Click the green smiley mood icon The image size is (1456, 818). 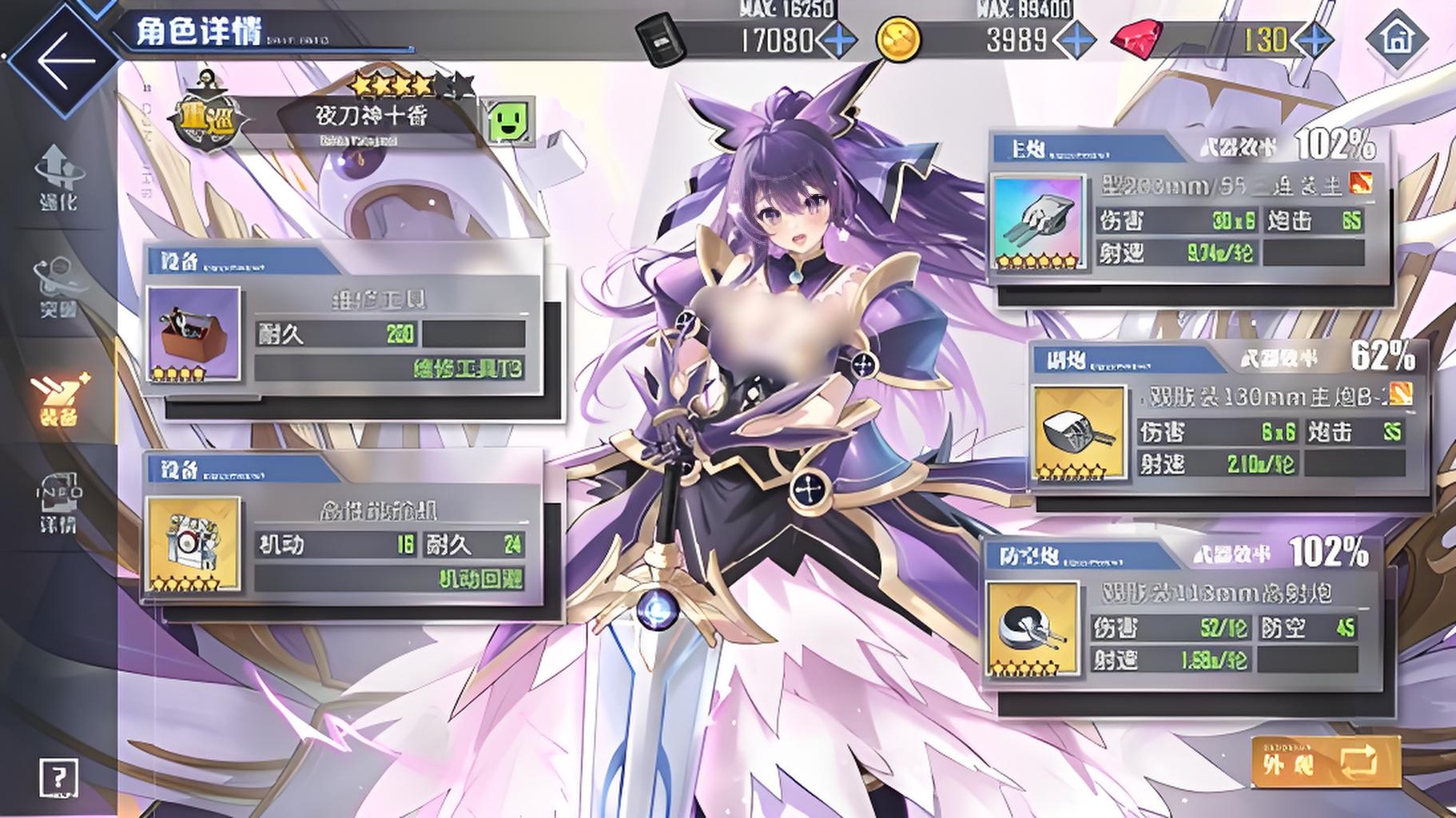509,122
